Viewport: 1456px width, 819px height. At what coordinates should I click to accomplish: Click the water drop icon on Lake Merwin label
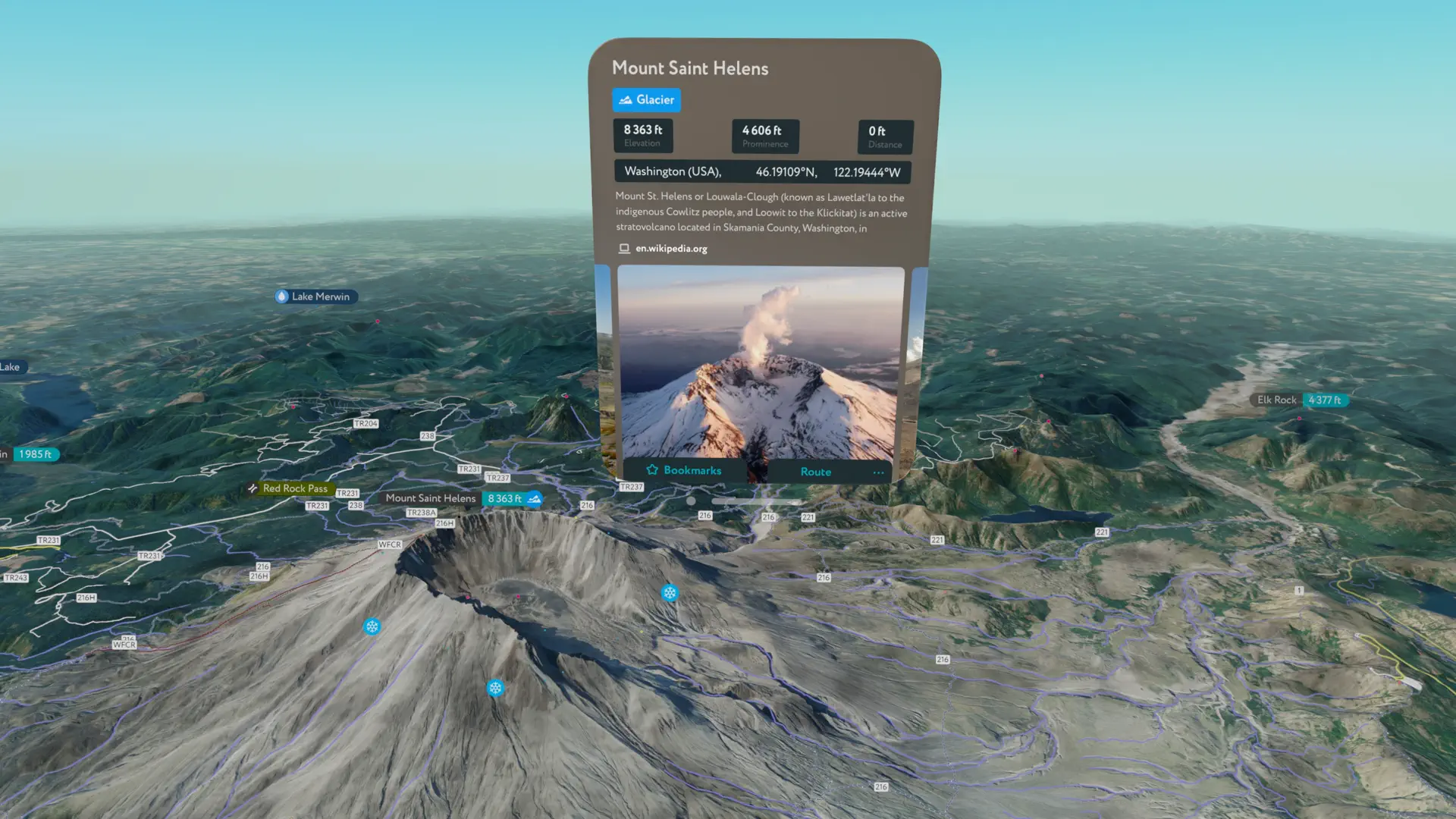281,297
